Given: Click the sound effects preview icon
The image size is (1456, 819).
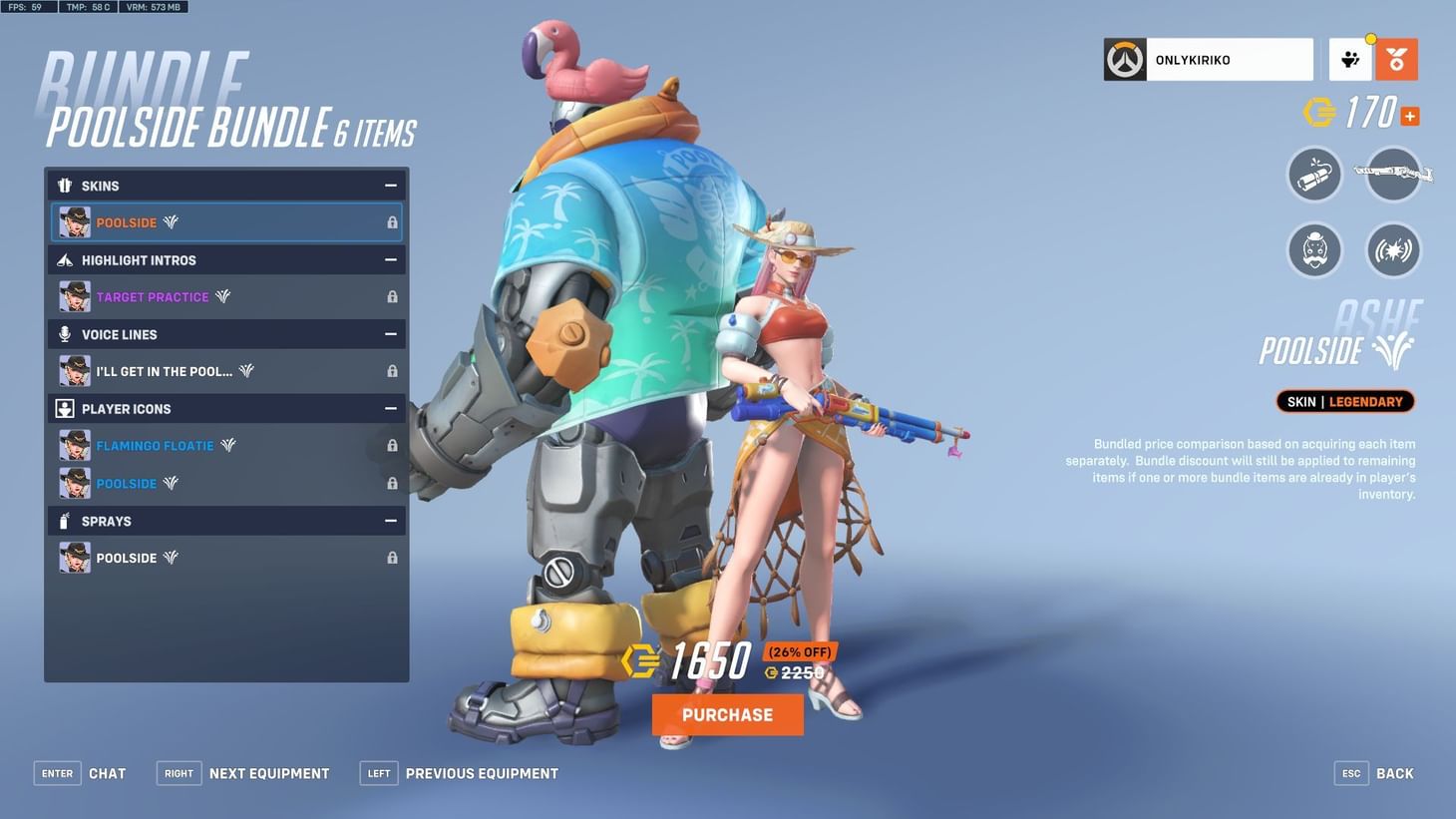Looking at the screenshot, I should pyautogui.click(x=1392, y=250).
